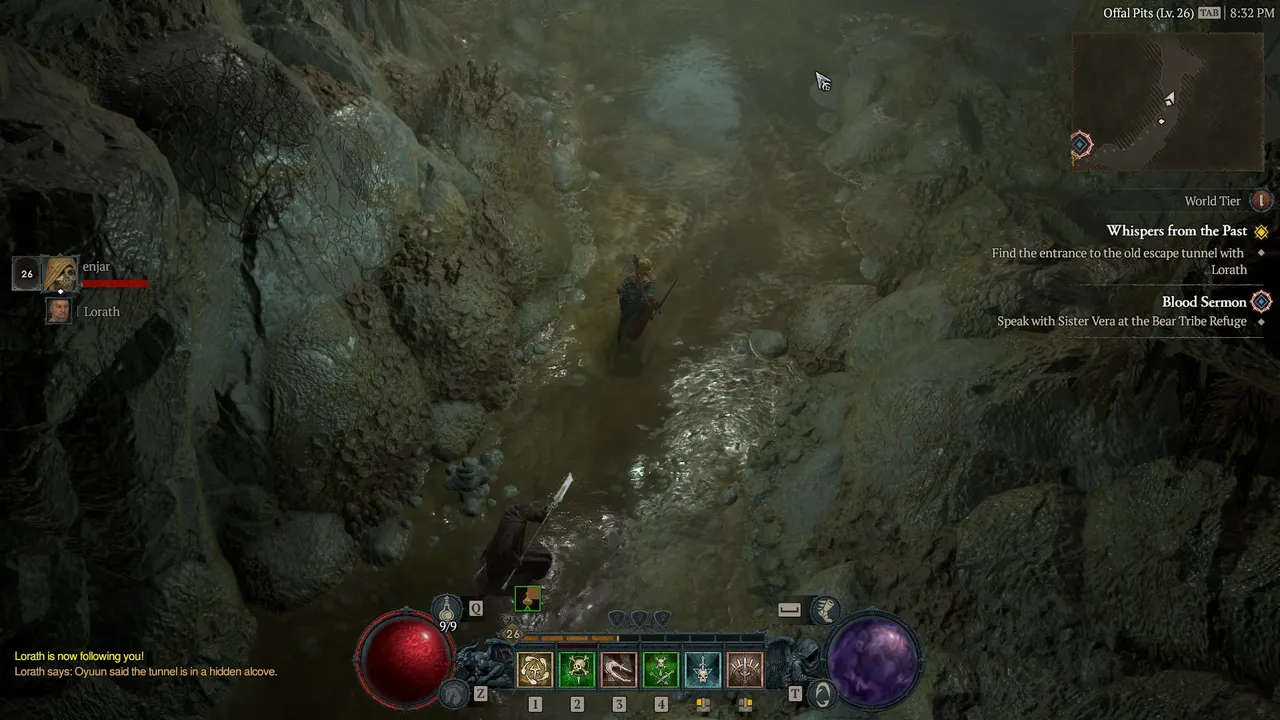Open the chat log showing Lorath's message

146,664
